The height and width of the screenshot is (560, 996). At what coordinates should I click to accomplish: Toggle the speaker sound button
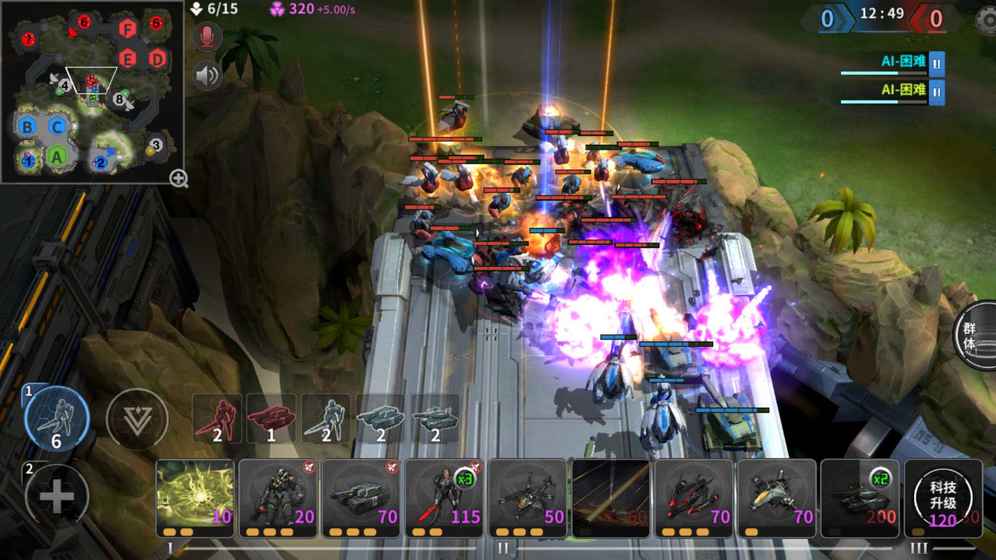click(x=207, y=76)
